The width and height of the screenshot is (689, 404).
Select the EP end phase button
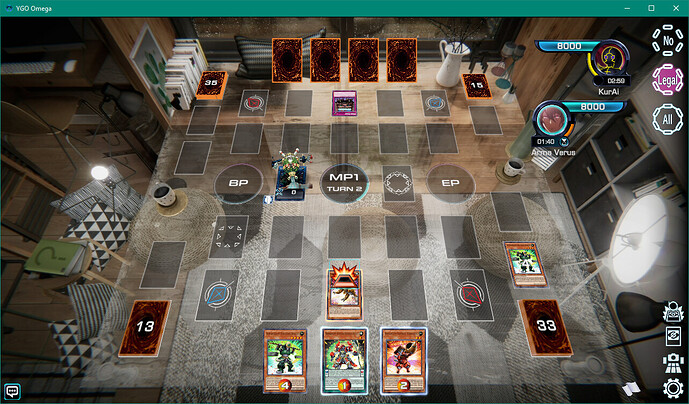(x=449, y=183)
